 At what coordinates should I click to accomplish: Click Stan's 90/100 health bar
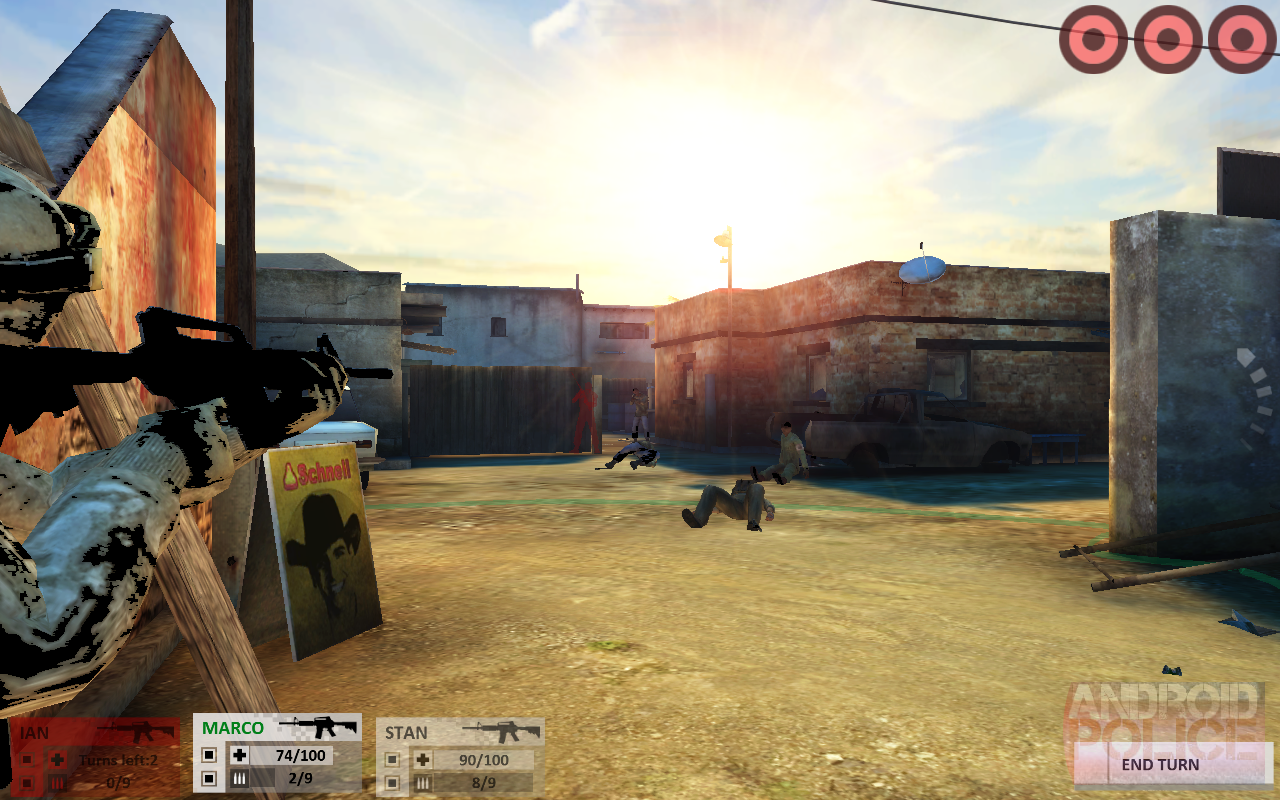(x=483, y=757)
